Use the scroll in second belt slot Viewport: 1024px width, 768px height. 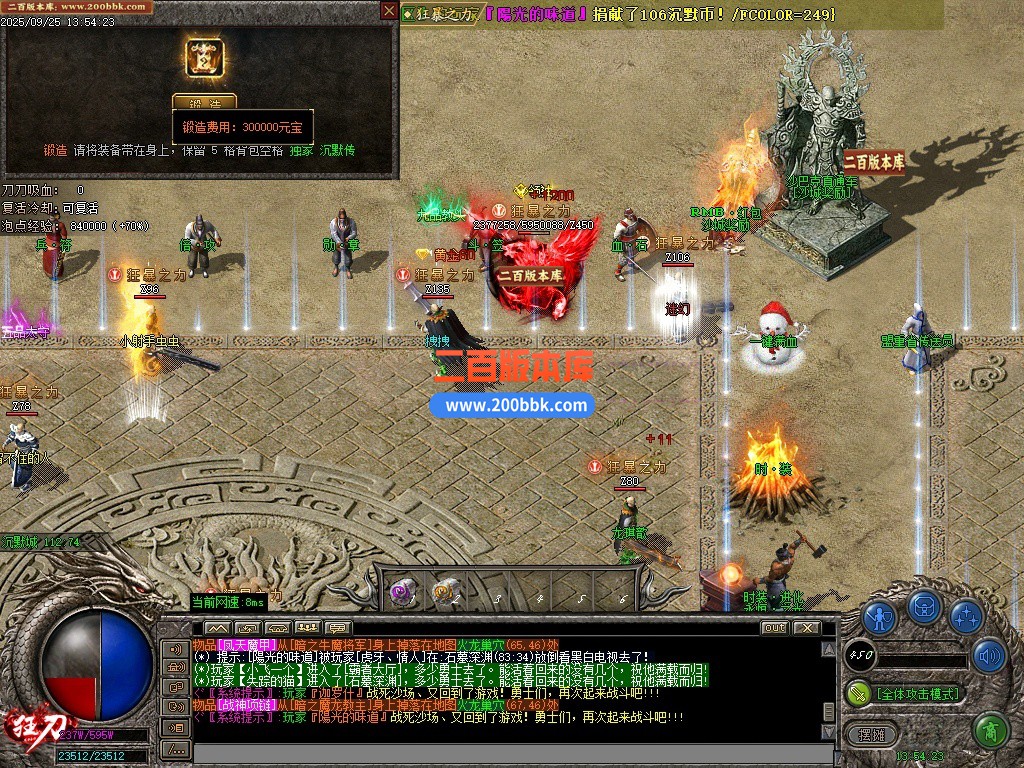[445, 592]
